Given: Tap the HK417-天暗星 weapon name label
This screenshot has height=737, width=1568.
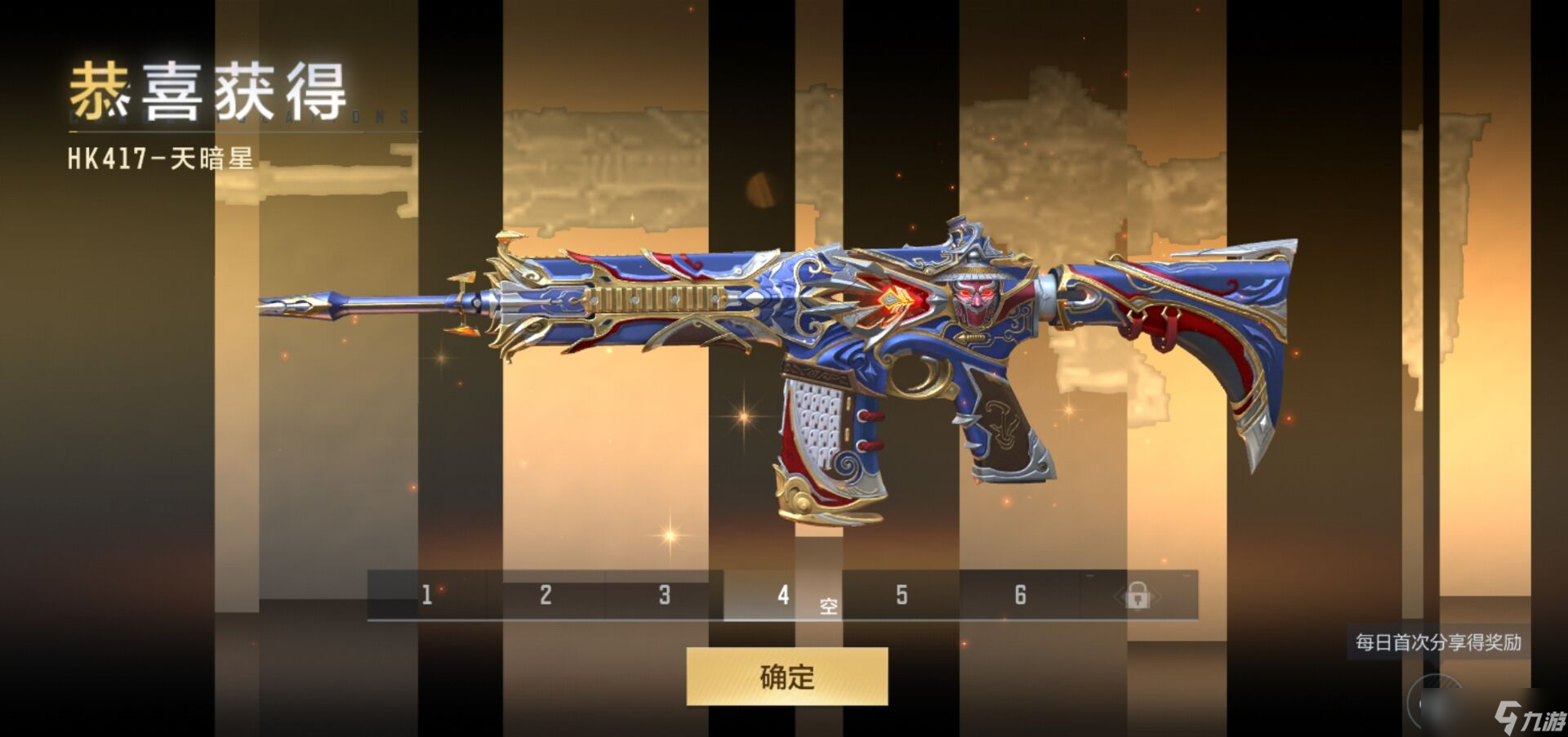Looking at the screenshot, I should [158, 160].
